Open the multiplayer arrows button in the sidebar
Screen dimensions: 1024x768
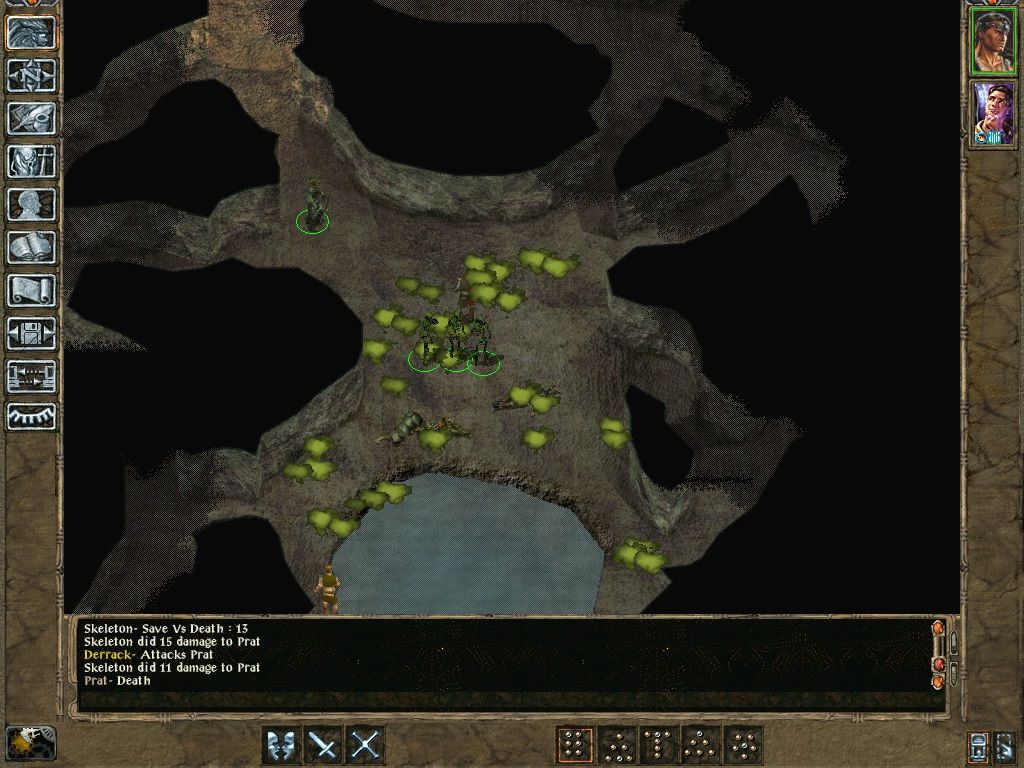[x=32, y=376]
